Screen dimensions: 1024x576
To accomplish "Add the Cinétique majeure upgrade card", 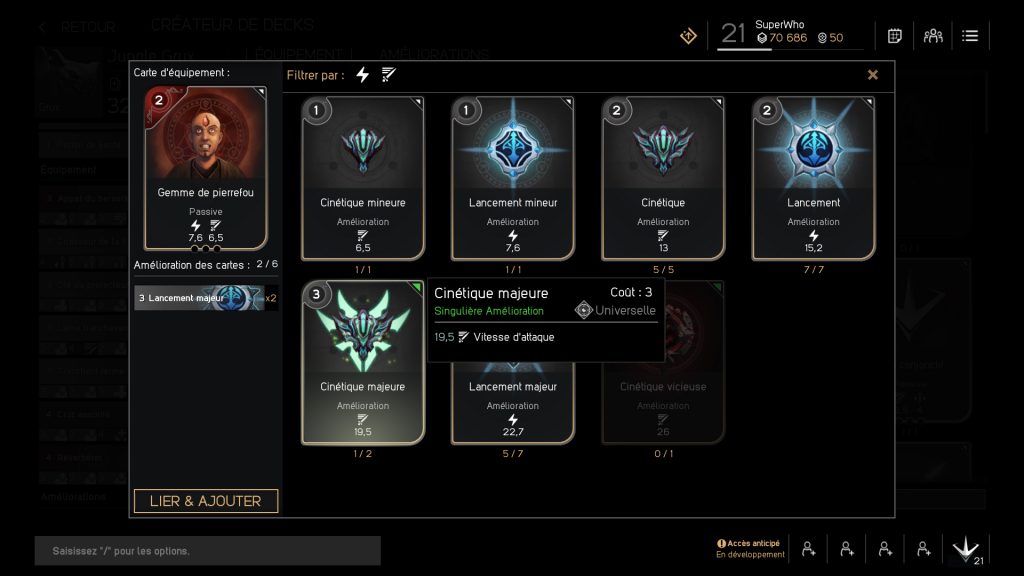I will click(x=362, y=362).
